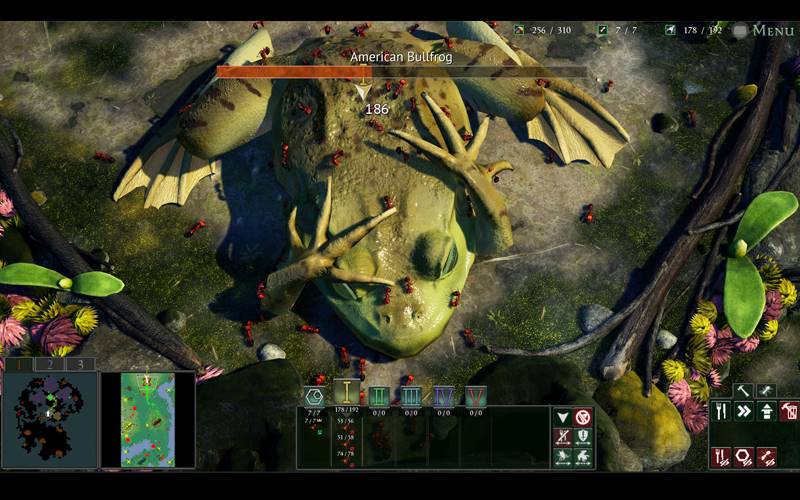800x500 pixels.
Task: Switch to minimap tab 2
Action: (49, 364)
